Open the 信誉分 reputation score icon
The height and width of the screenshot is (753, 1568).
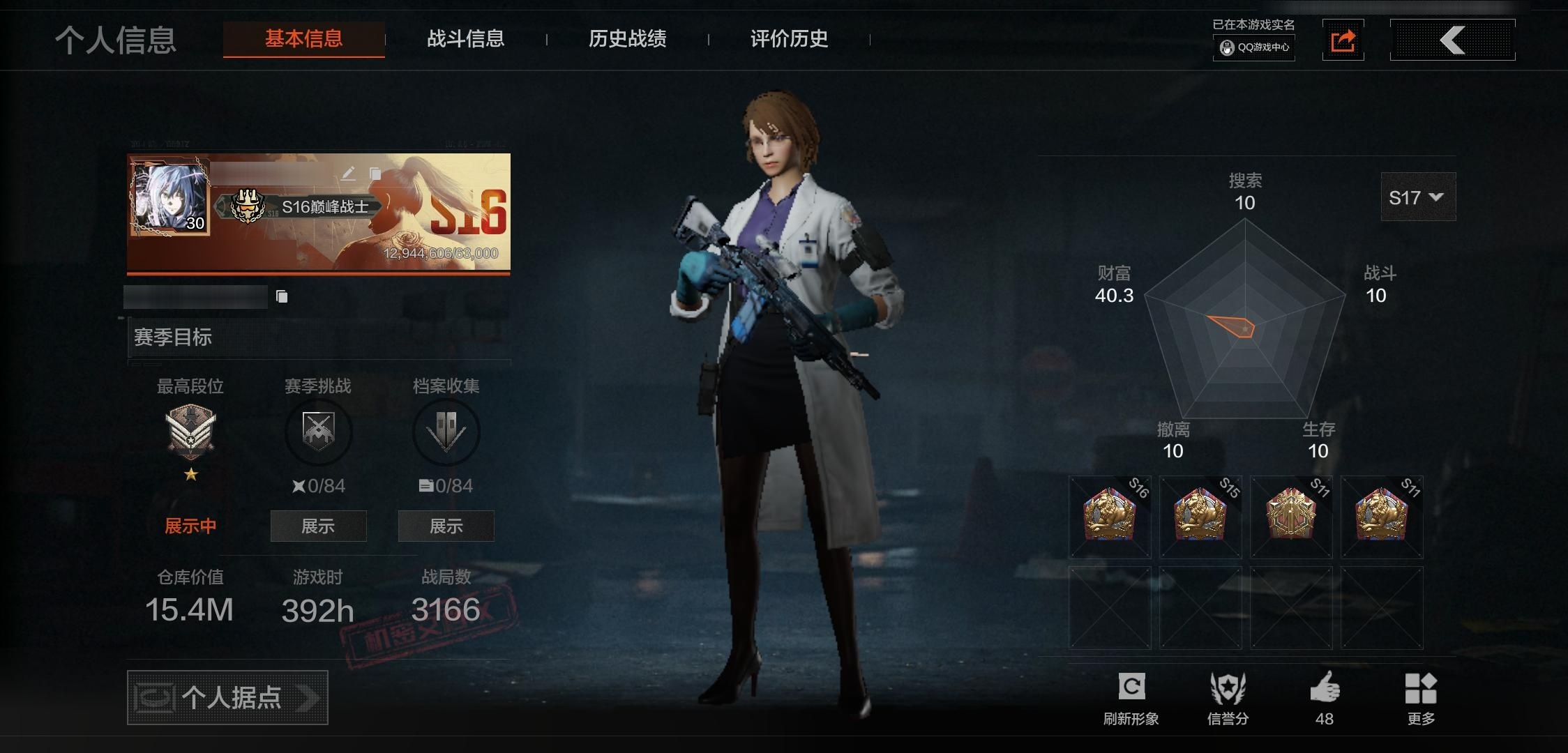pyautogui.click(x=1228, y=687)
